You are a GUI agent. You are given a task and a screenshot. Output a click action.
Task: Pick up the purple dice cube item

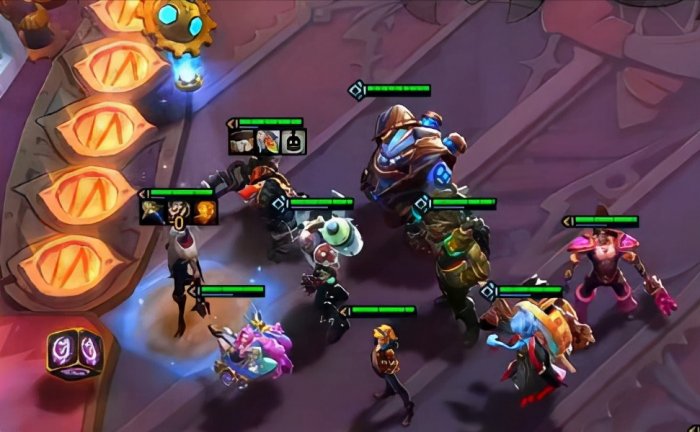coord(75,354)
